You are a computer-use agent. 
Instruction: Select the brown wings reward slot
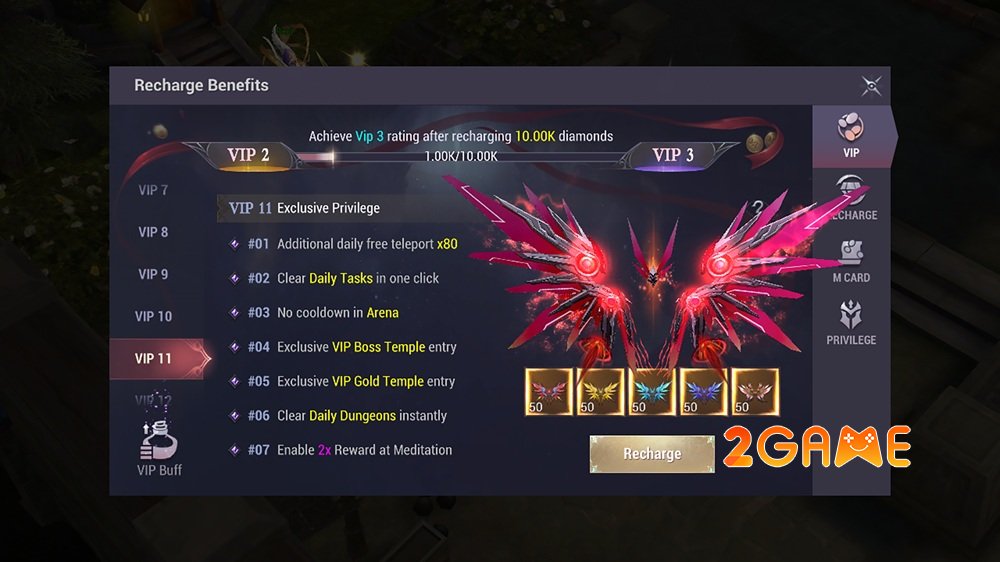click(755, 392)
